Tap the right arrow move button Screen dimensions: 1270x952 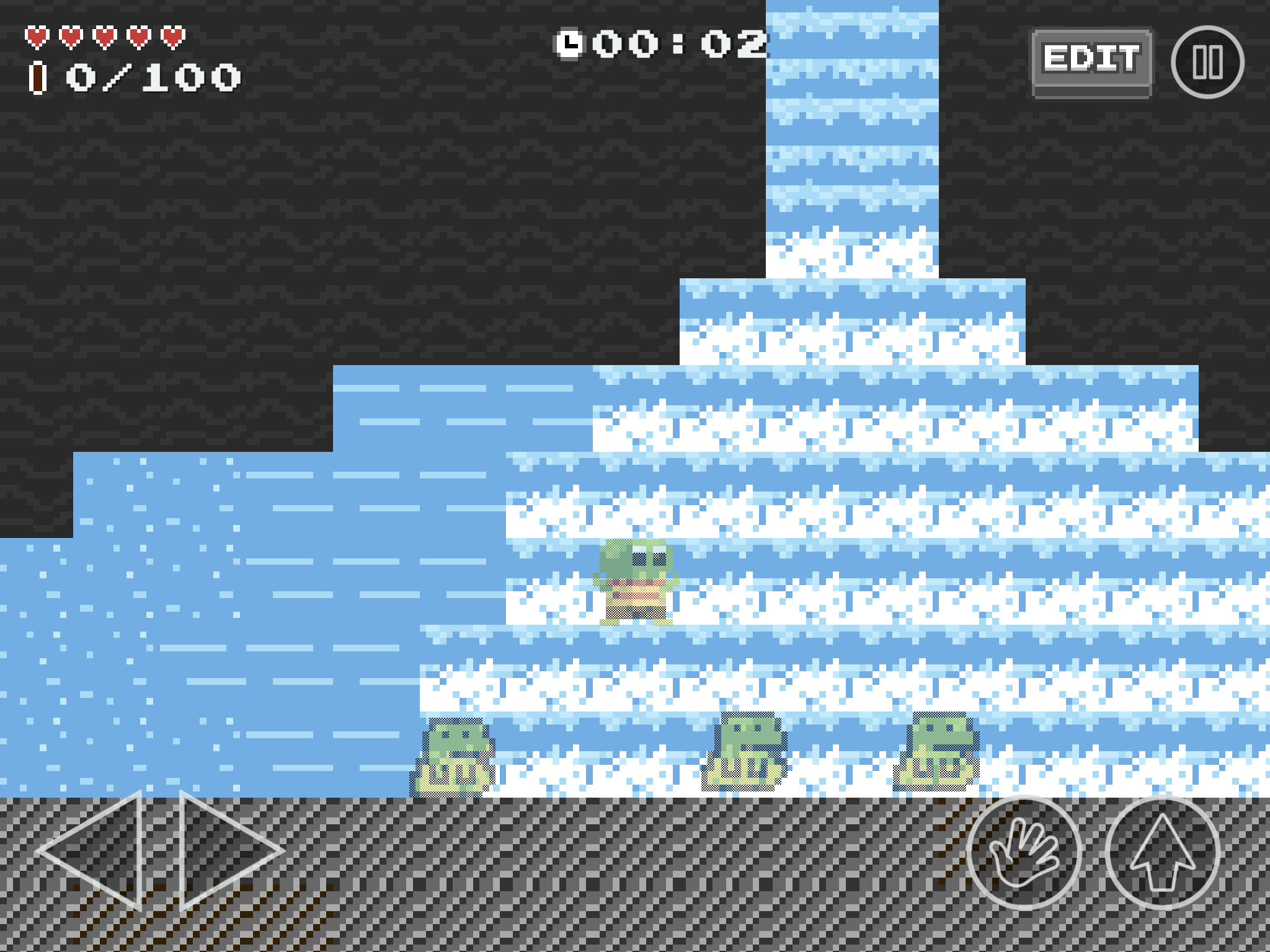[x=226, y=851]
